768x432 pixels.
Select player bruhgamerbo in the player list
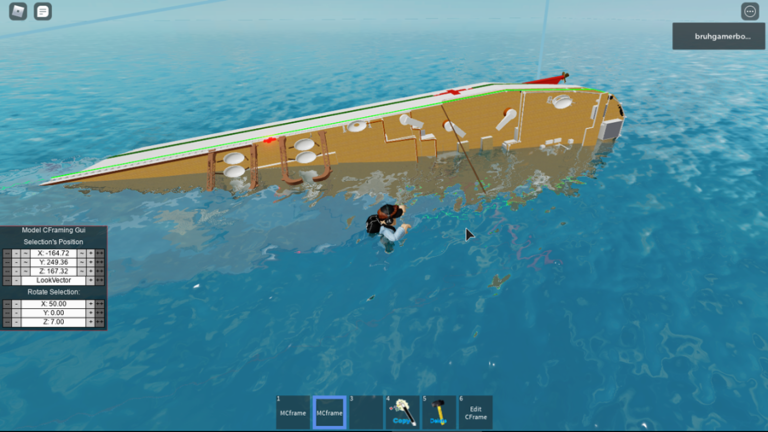tap(719, 36)
